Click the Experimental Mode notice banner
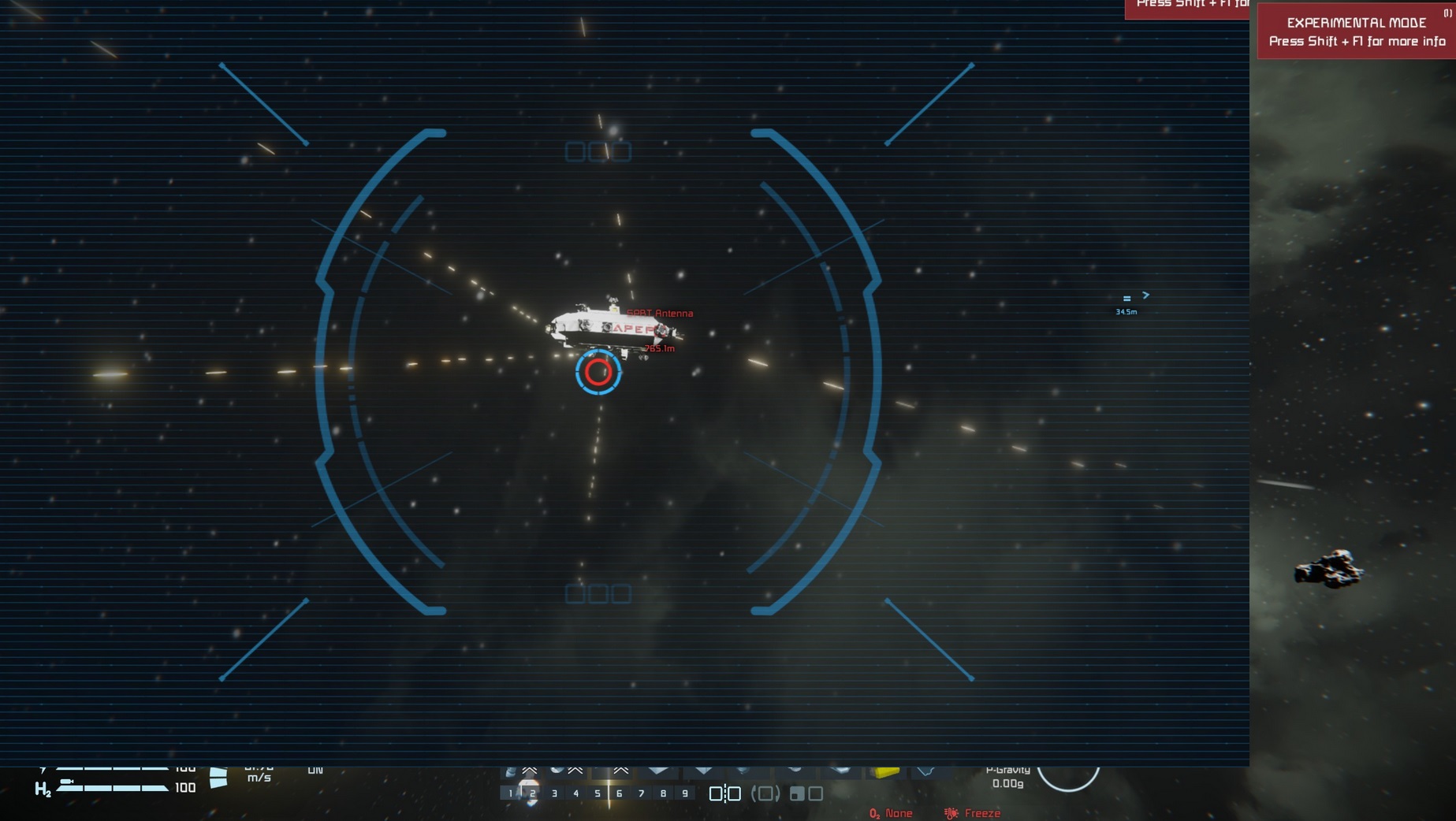1456x821 pixels. click(x=1356, y=32)
